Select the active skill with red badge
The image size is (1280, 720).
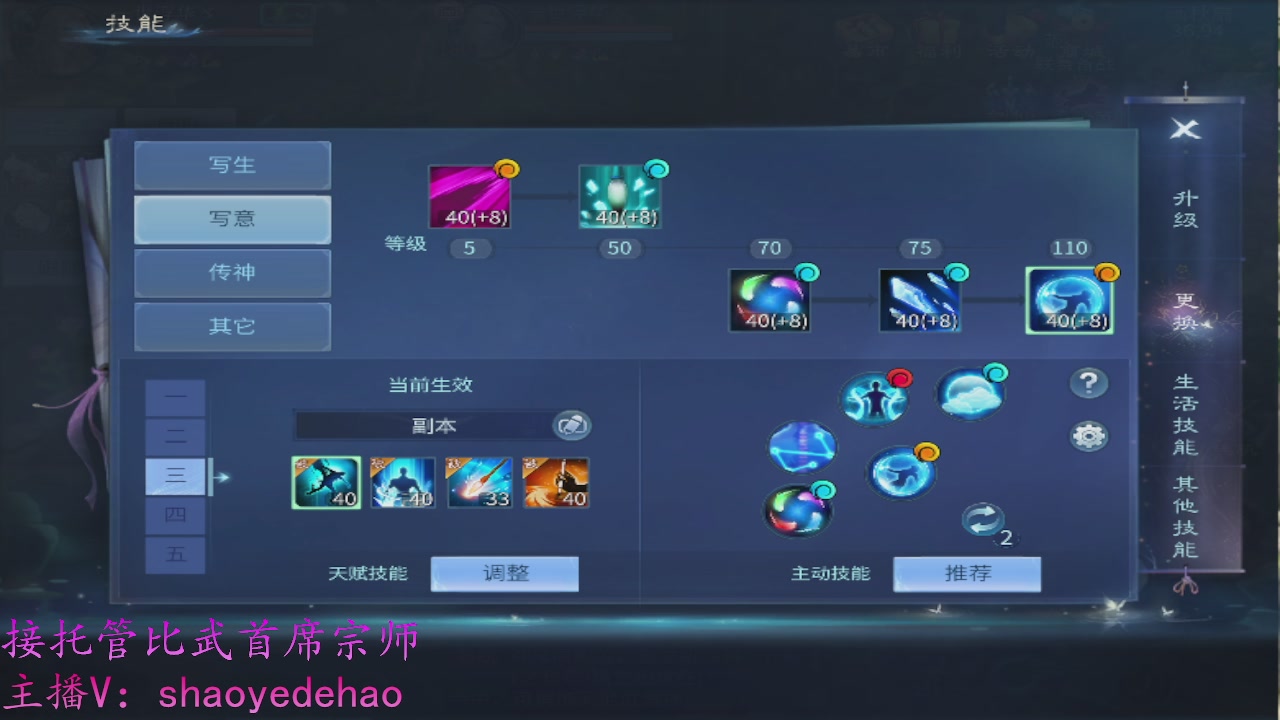pos(873,399)
